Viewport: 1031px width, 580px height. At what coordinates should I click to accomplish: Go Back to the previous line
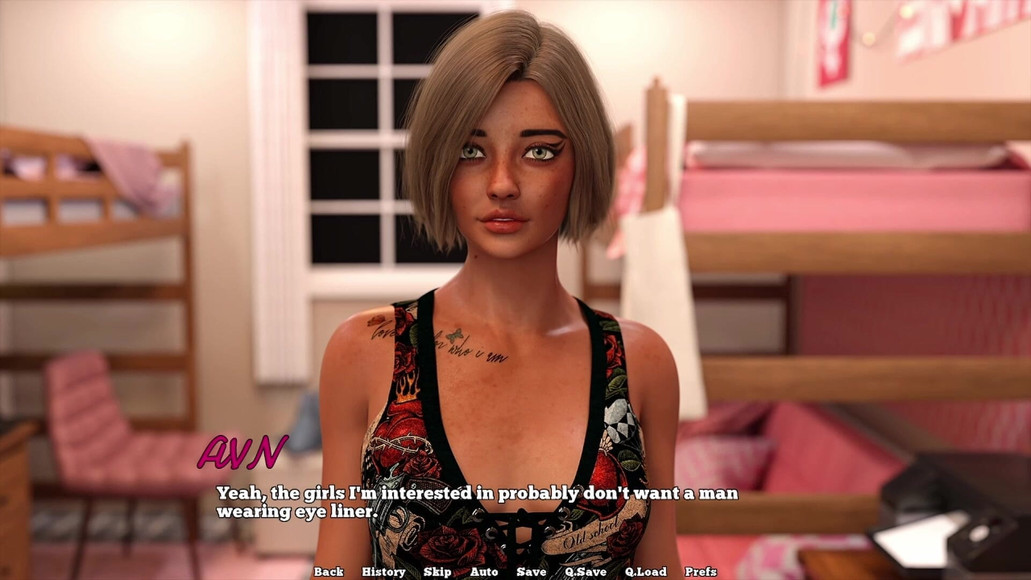tap(328, 572)
